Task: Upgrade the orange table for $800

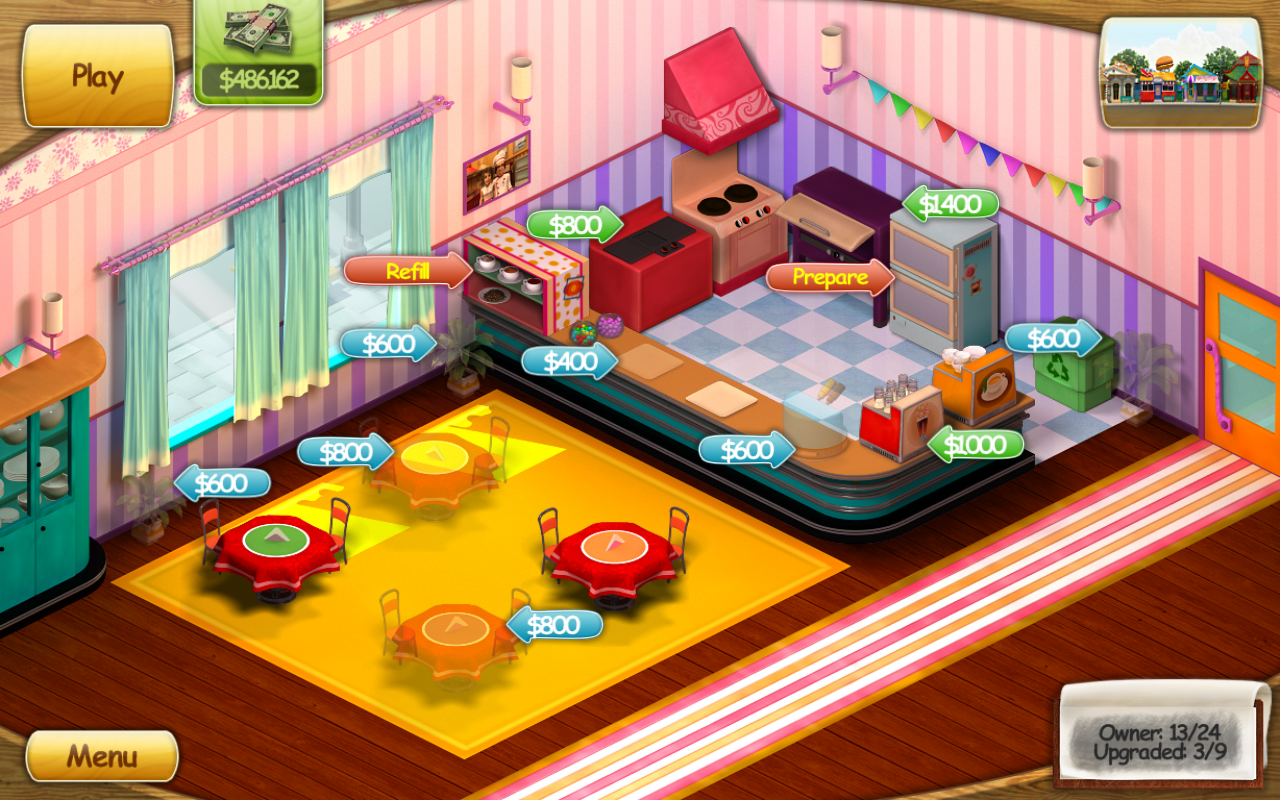Action: tap(557, 625)
